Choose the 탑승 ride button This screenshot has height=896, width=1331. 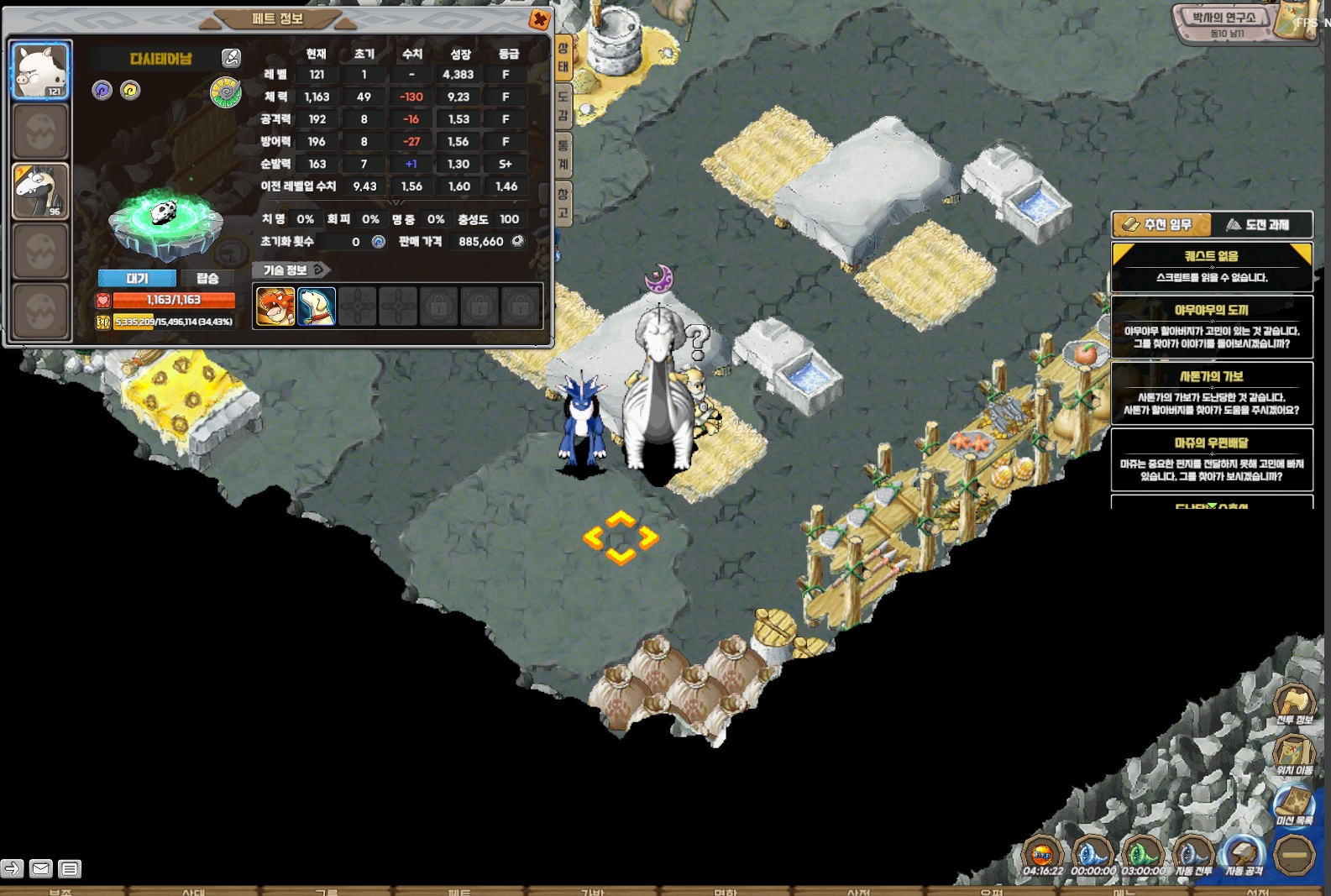point(207,278)
